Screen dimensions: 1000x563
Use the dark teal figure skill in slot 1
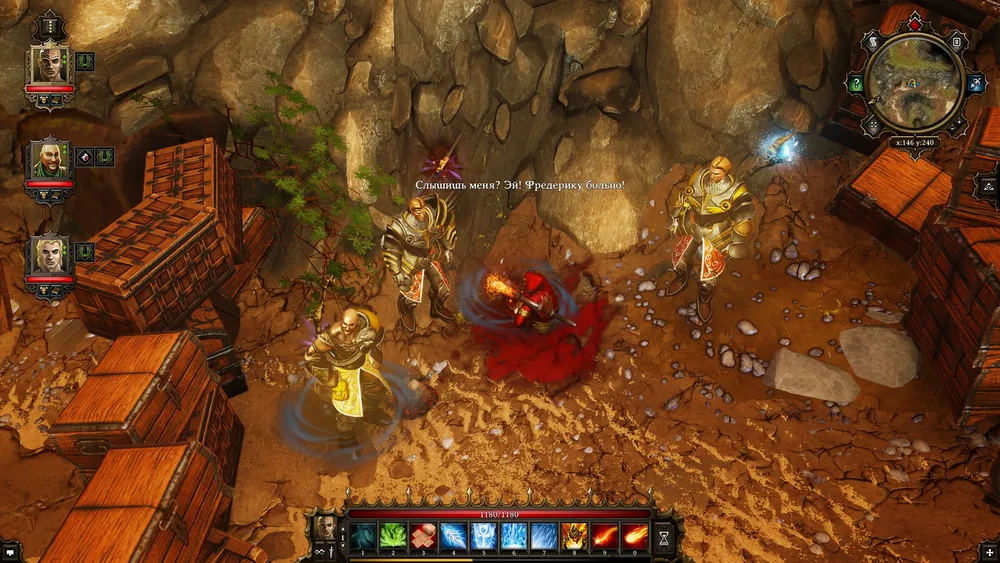(363, 537)
